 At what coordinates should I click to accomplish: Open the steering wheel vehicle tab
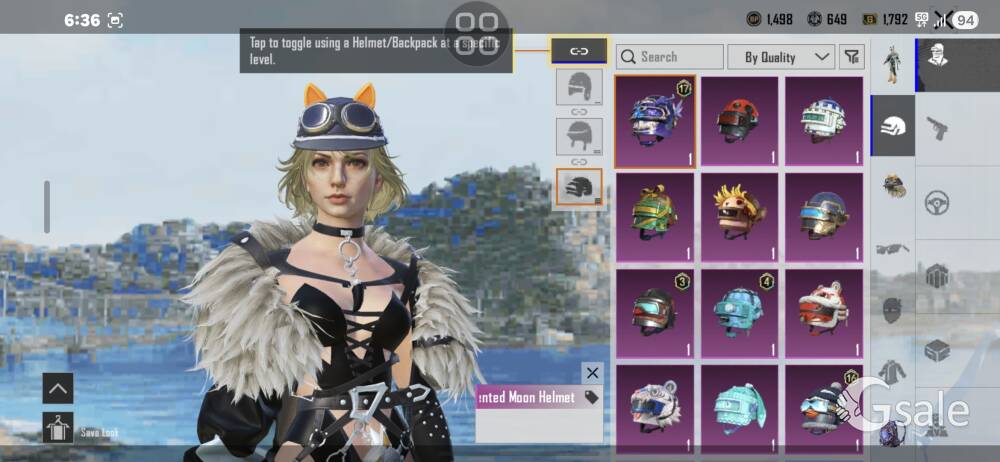[936, 201]
